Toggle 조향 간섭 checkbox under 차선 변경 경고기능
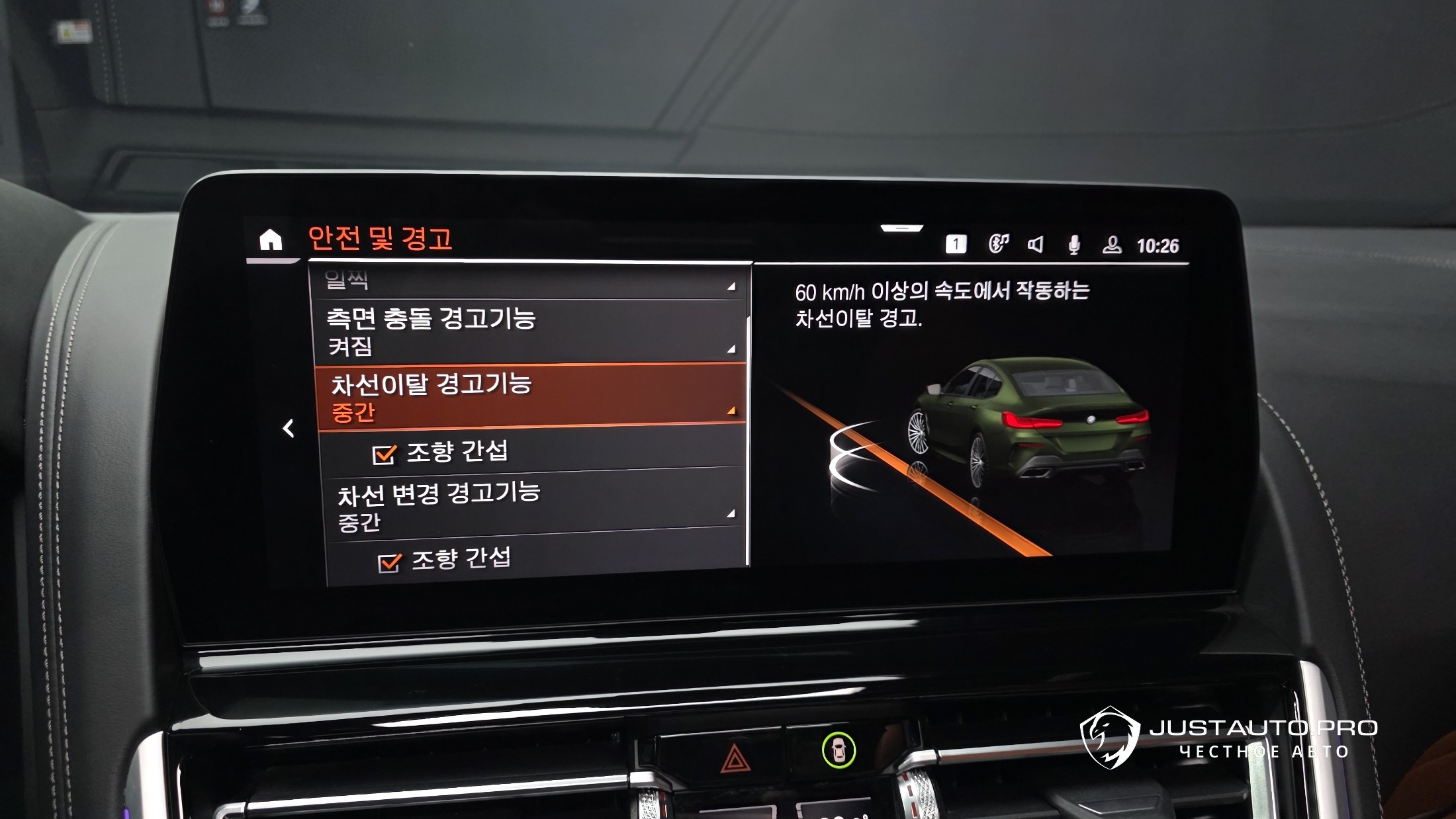 389,562
